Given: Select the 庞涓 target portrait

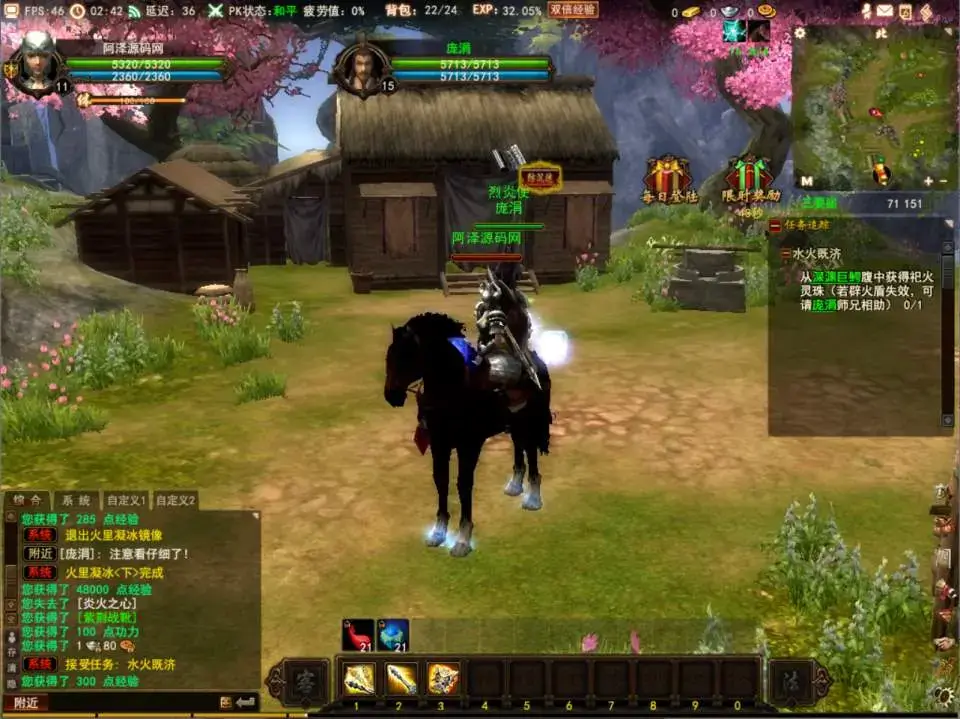Looking at the screenshot, I should (x=362, y=68).
